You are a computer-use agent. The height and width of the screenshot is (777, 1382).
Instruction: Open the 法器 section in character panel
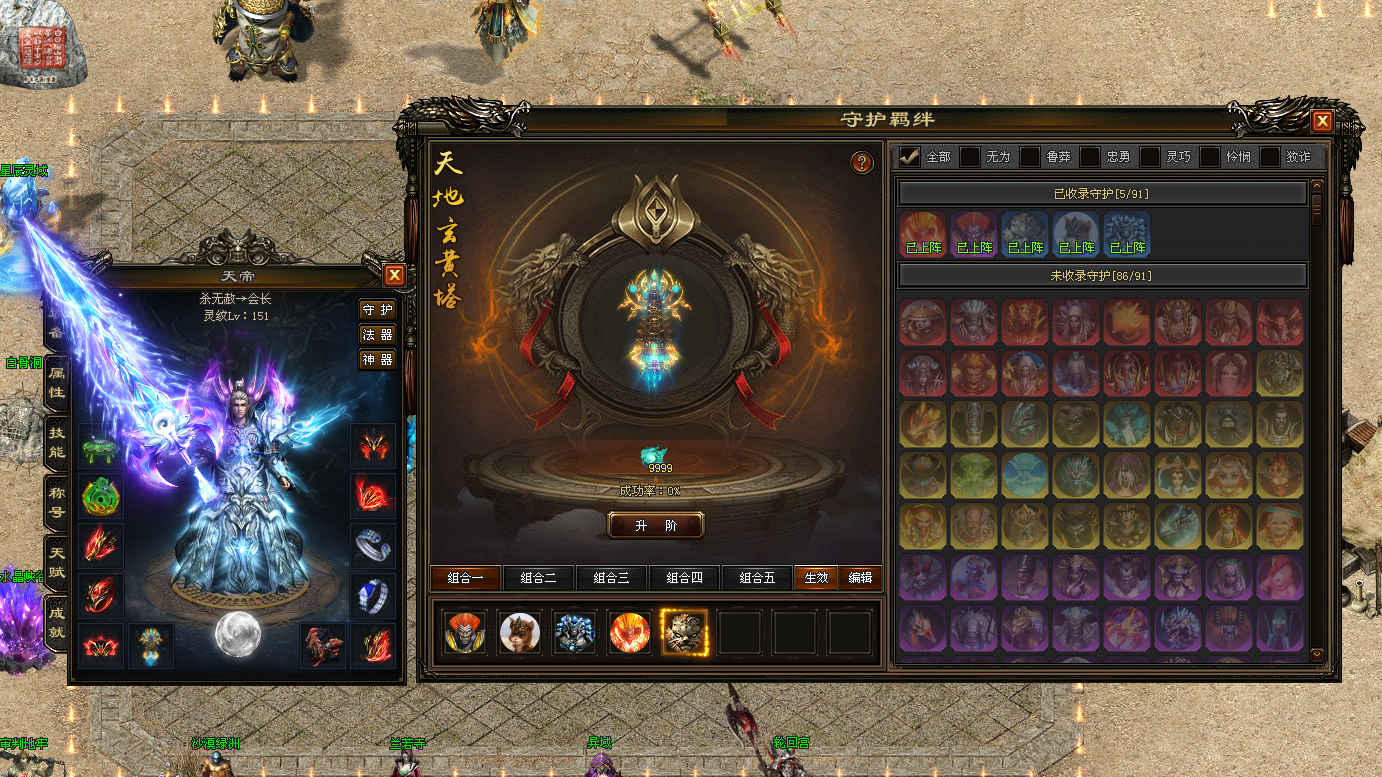coord(377,334)
